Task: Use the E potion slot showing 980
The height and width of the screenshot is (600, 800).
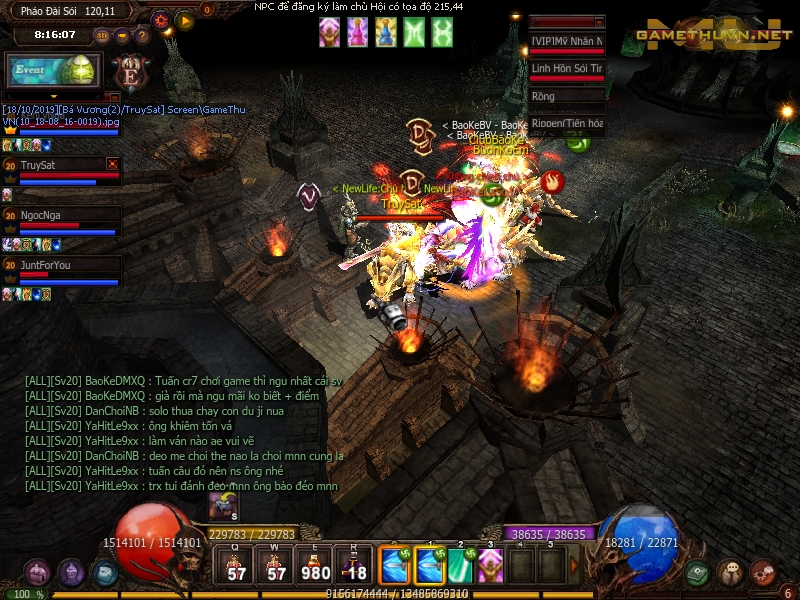Action: [x=316, y=565]
